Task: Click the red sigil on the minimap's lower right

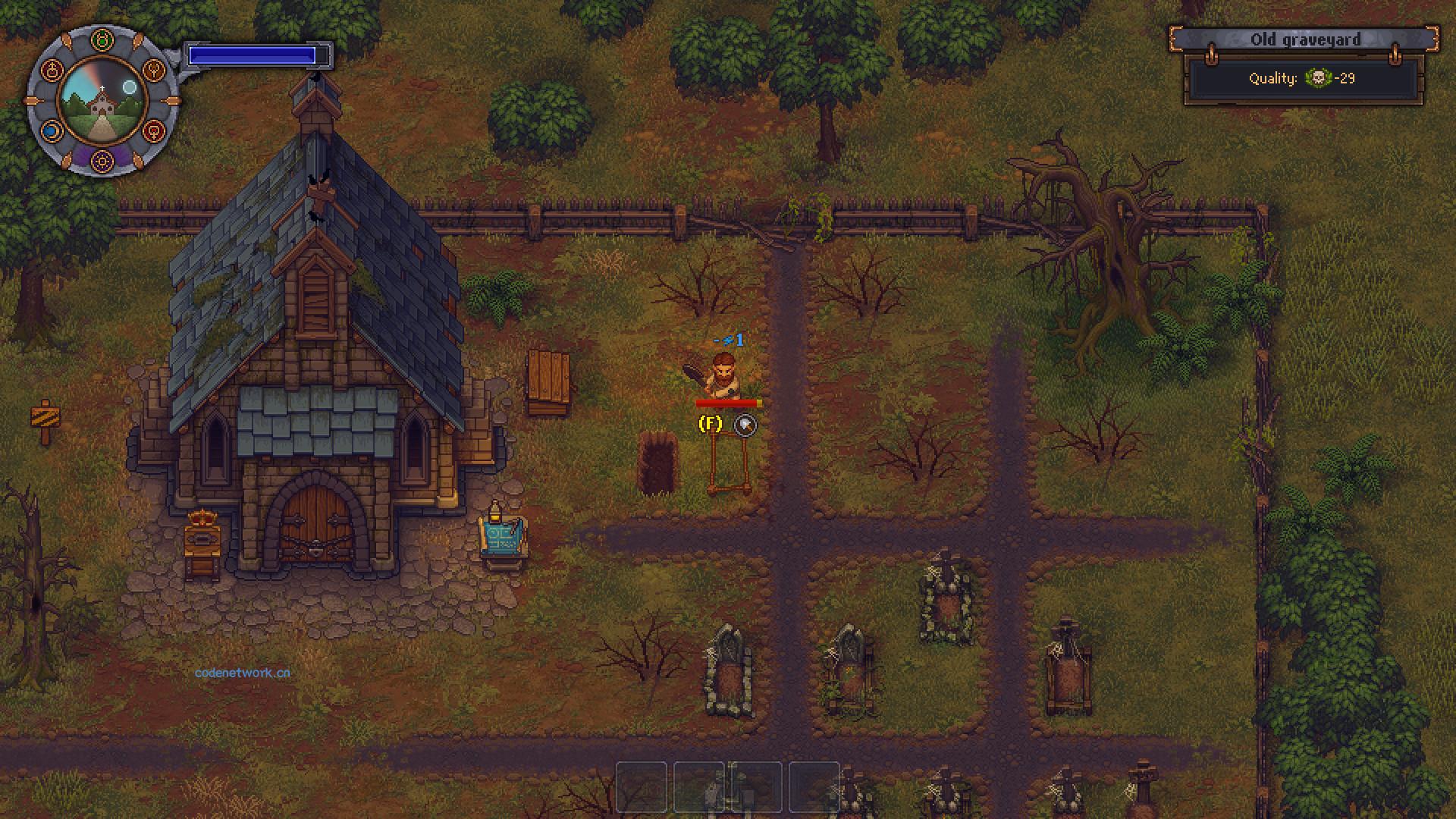Action: tap(155, 131)
